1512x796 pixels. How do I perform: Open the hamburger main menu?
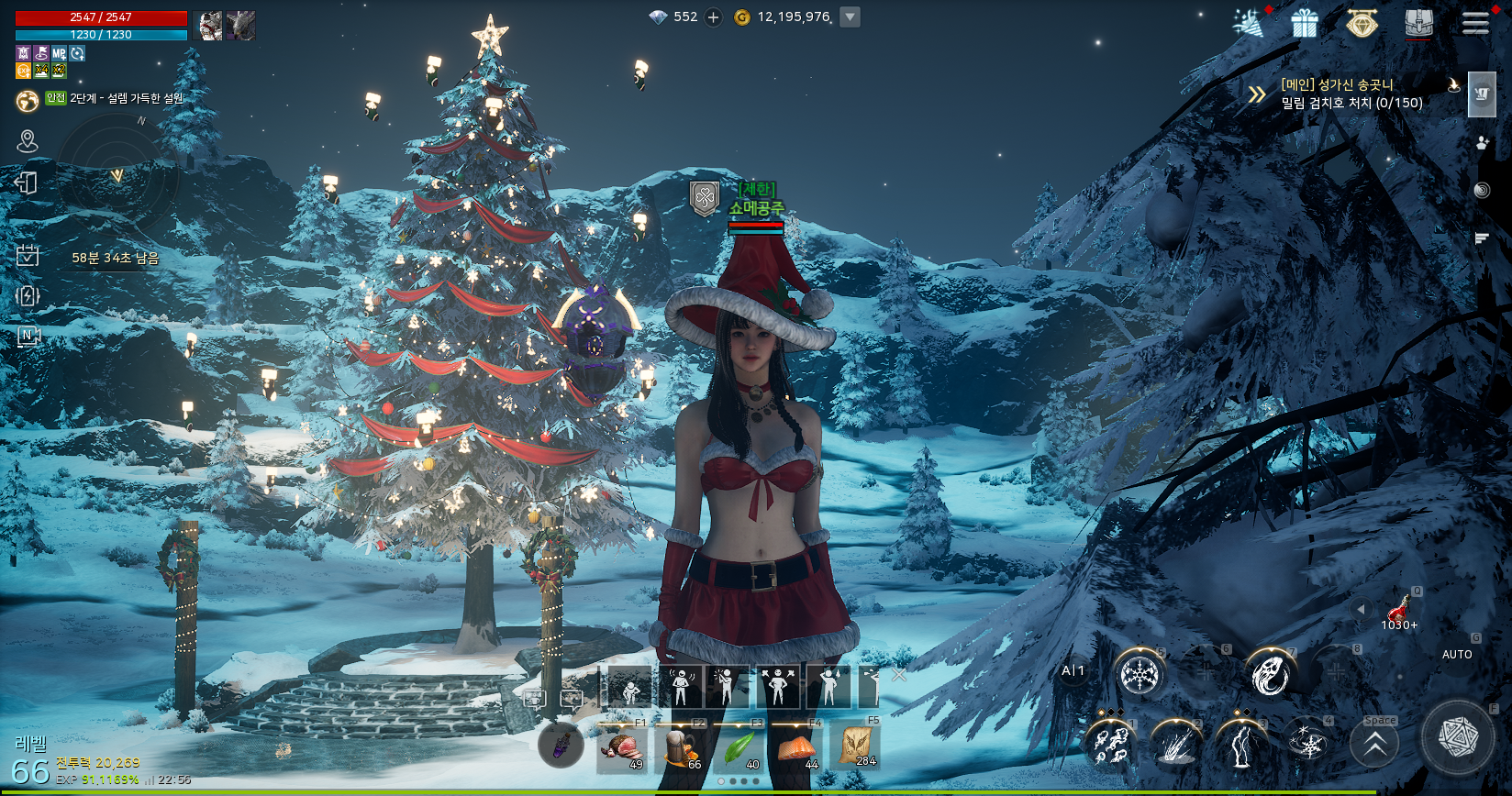pos(1474,23)
